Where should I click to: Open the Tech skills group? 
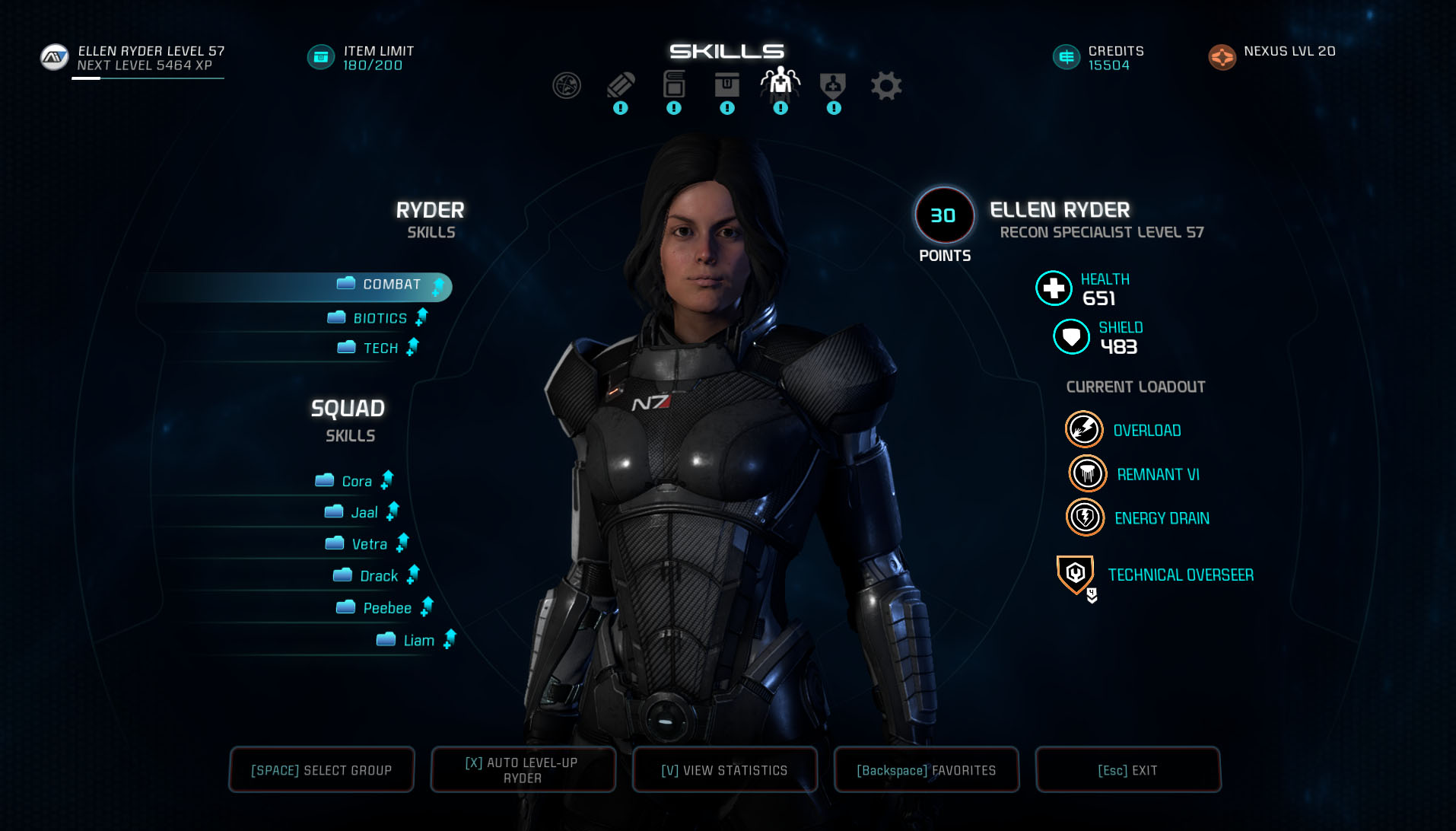point(380,348)
